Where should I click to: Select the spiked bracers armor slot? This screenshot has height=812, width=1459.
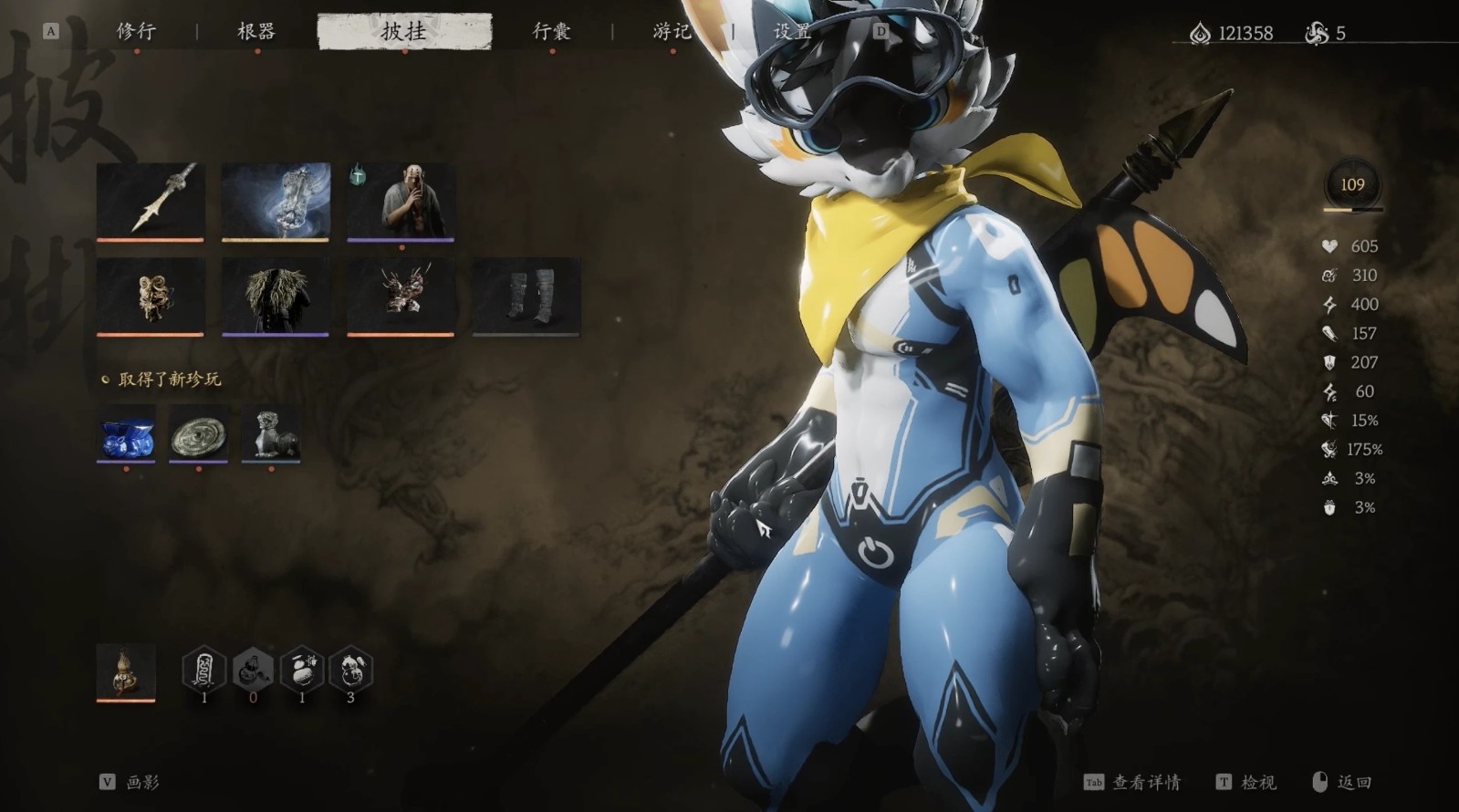click(401, 296)
